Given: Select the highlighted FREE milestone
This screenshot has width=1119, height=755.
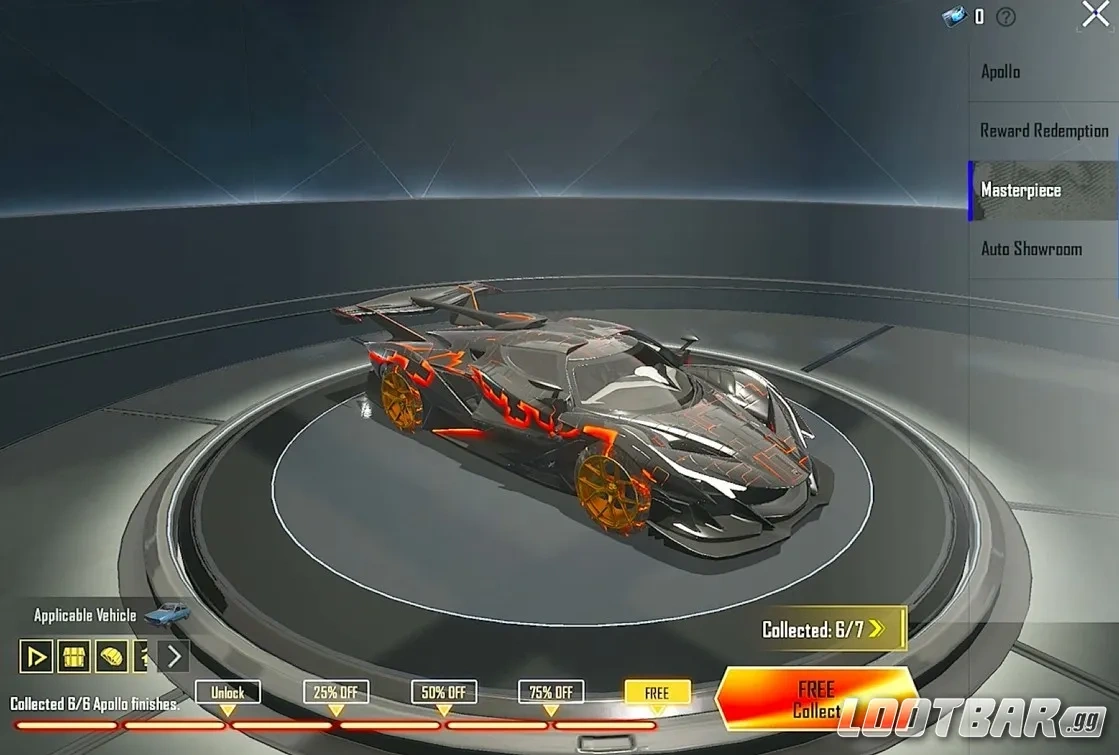Looking at the screenshot, I should [657, 692].
